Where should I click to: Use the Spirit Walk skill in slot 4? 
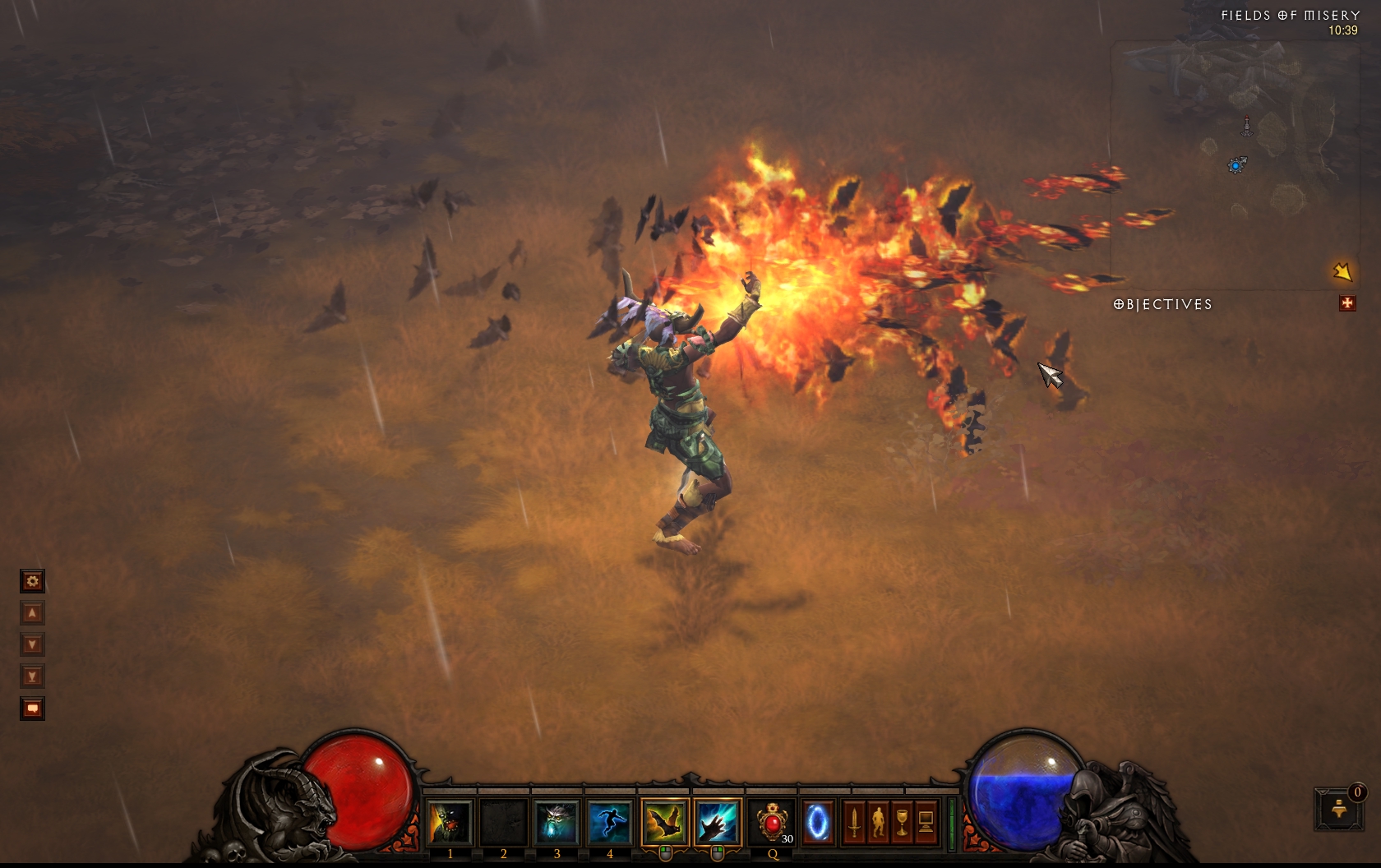(610, 822)
